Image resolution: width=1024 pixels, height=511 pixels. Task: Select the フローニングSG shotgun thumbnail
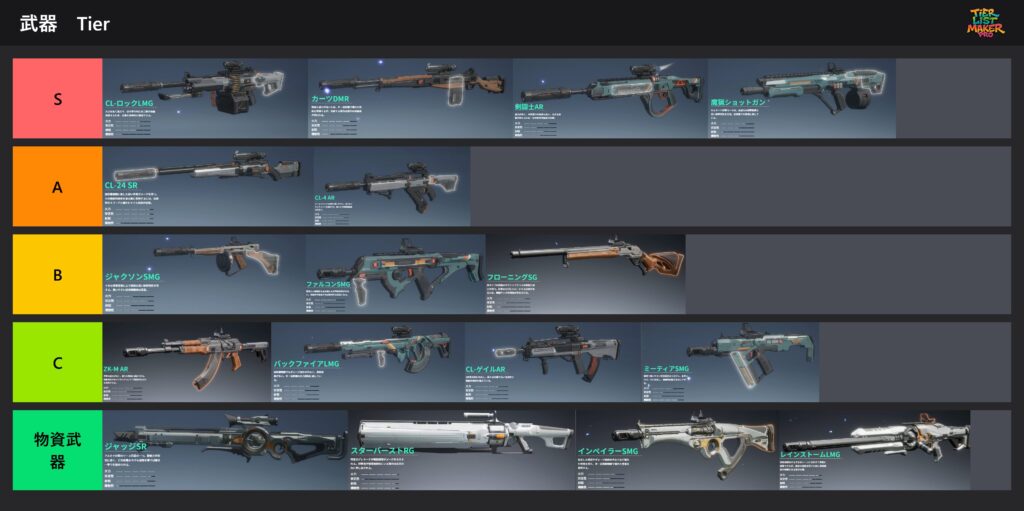586,274
